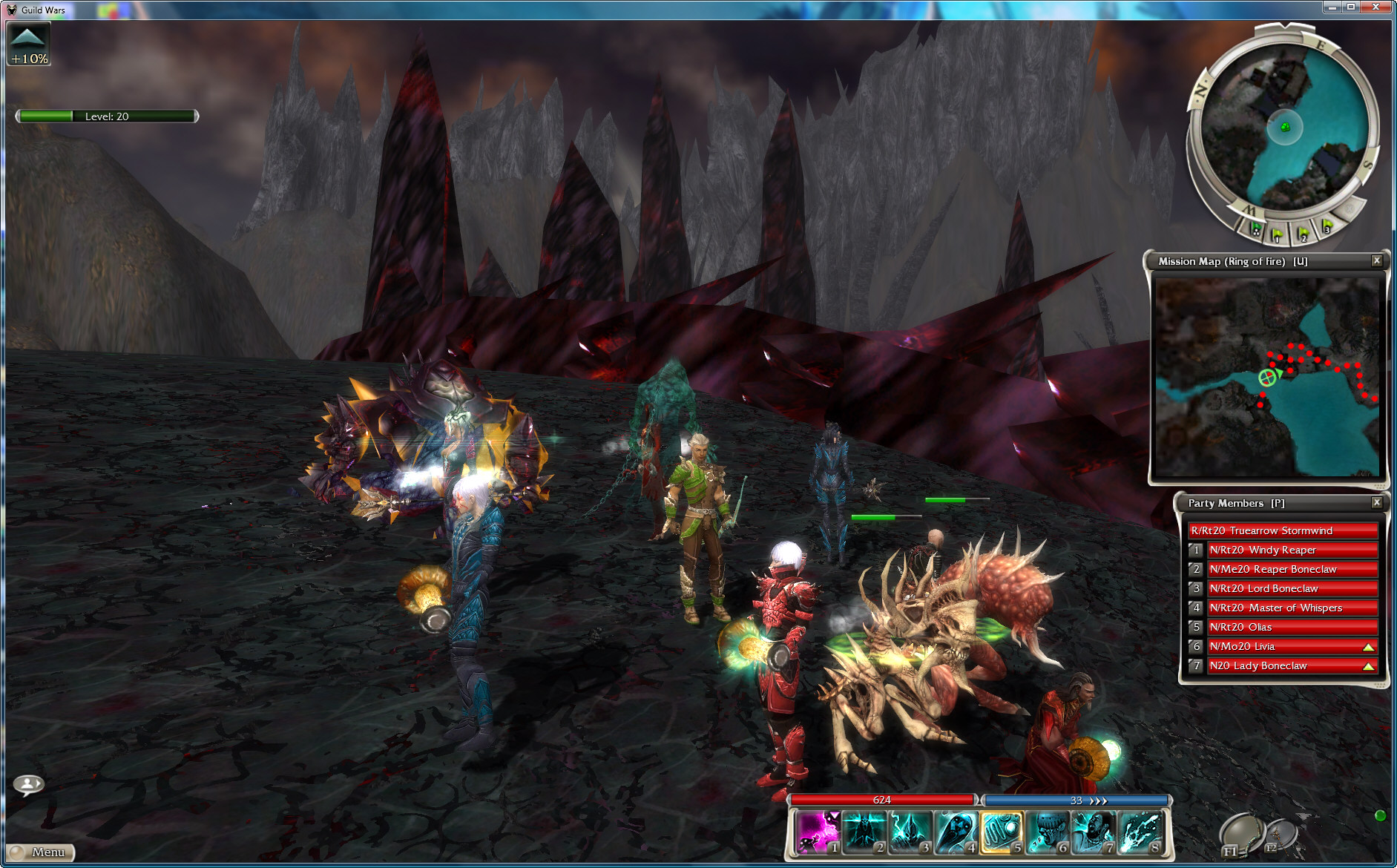
Task: Click the +10% morale boost icon
Action: pyautogui.click(x=29, y=44)
